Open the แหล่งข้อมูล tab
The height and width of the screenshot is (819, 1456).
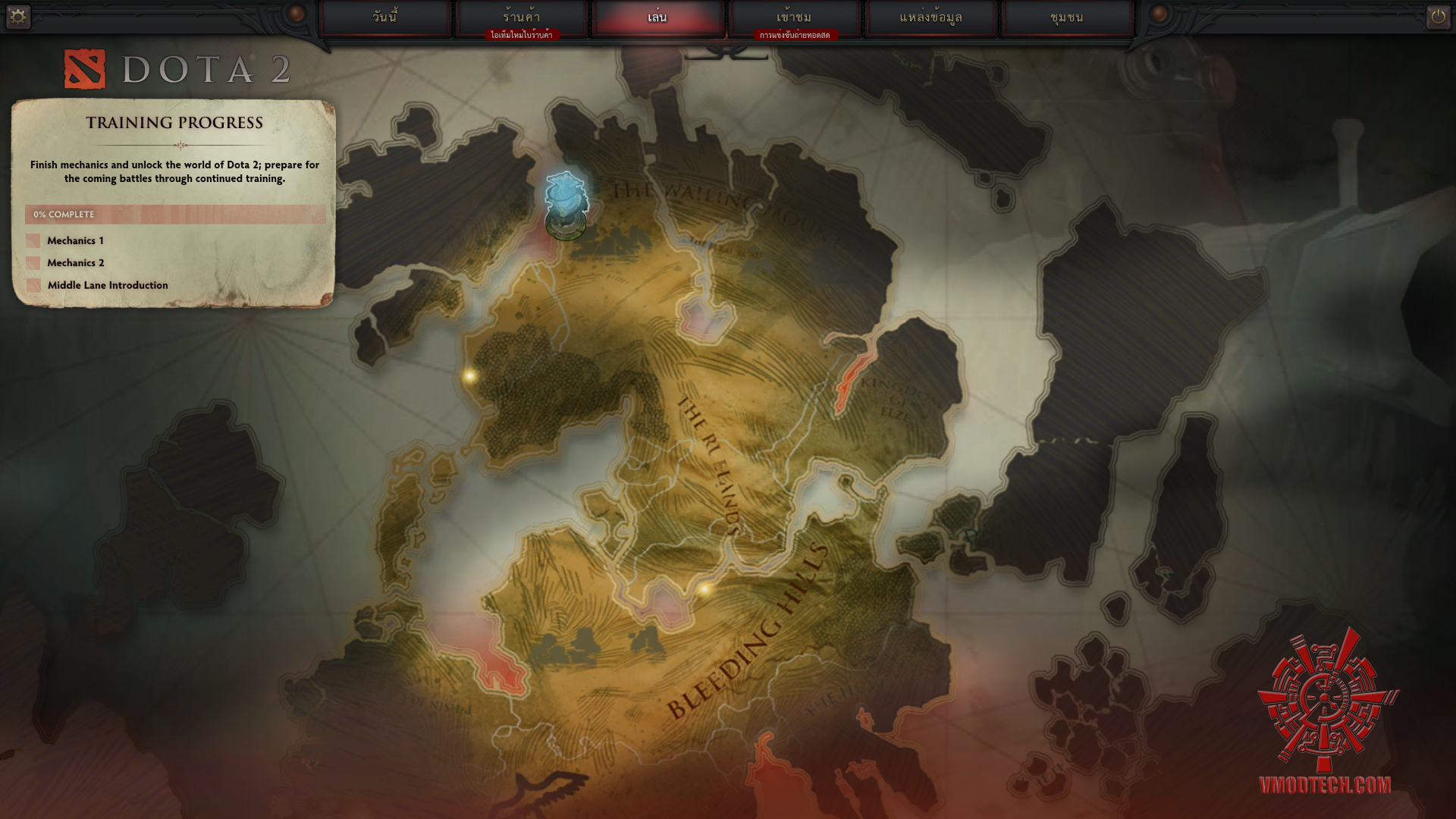[x=930, y=17]
